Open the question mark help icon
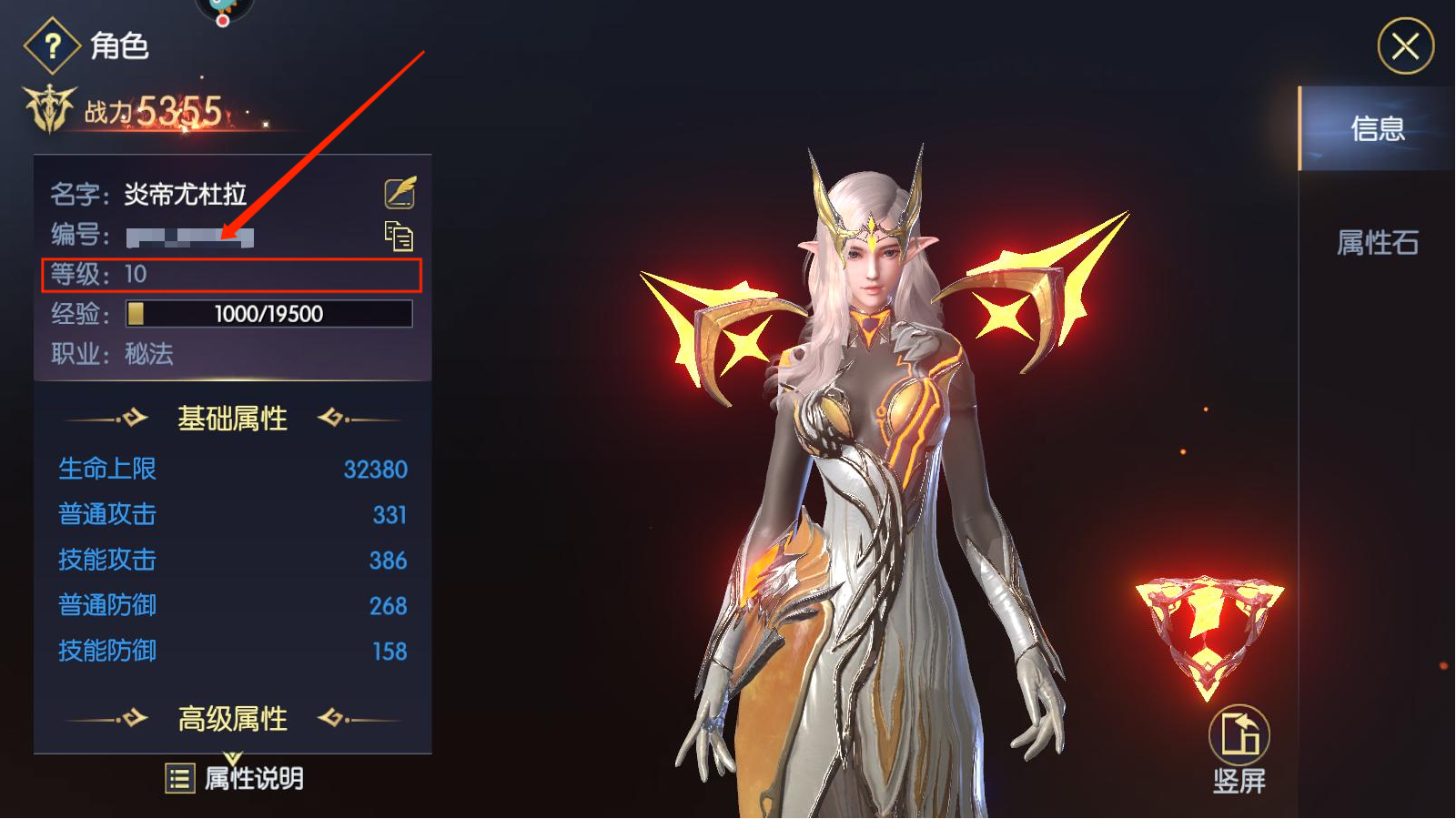This screenshot has height=819, width=1456. pyautogui.click(x=53, y=45)
